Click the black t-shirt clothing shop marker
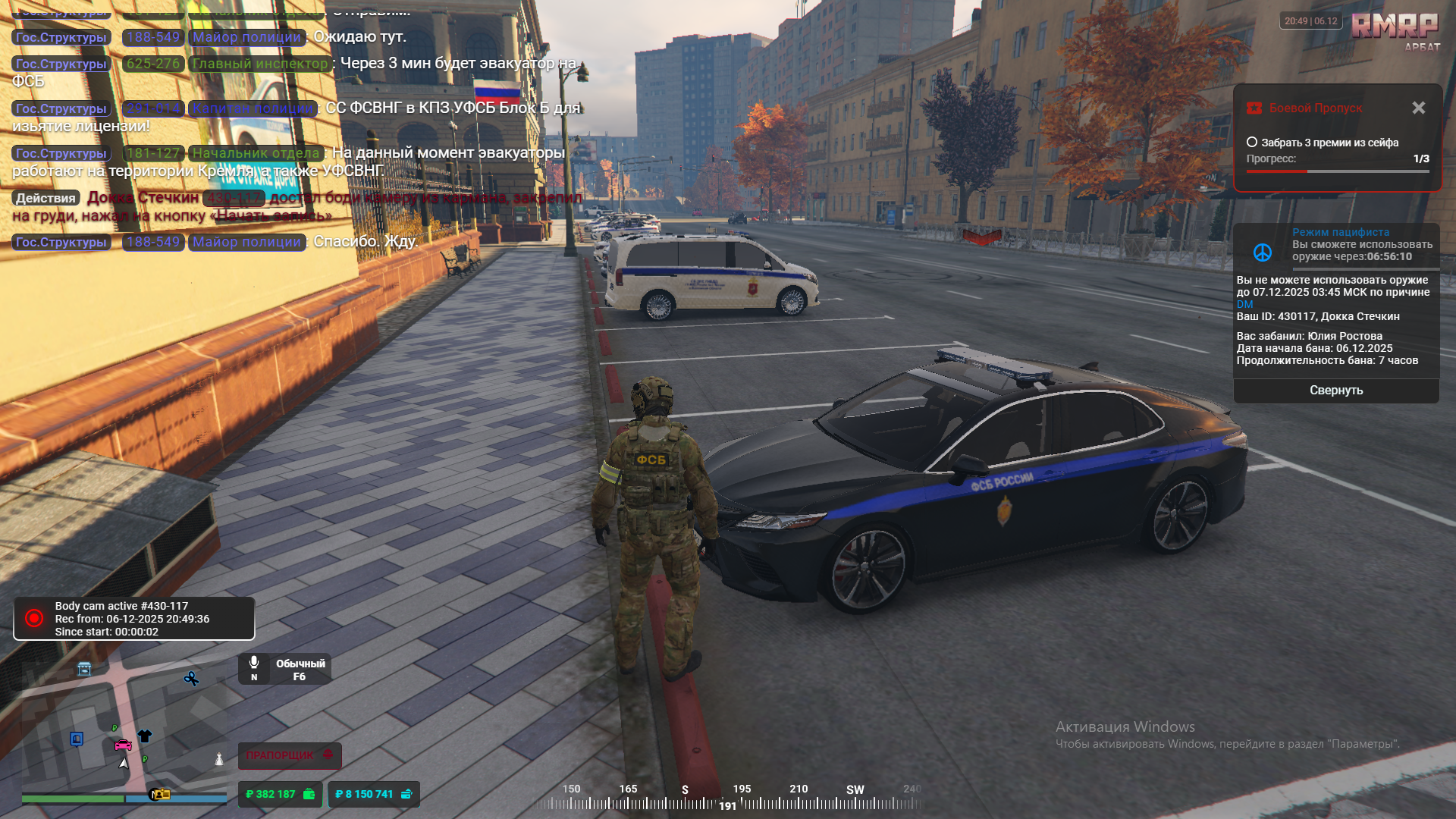 (145, 736)
